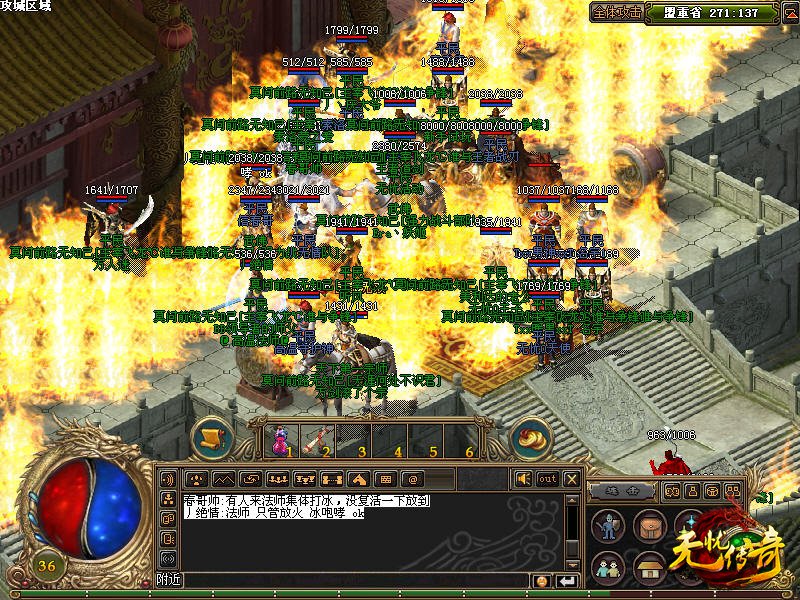Open the two-people social icon
Image resolution: width=800 pixels, height=600 pixels.
click(607, 569)
